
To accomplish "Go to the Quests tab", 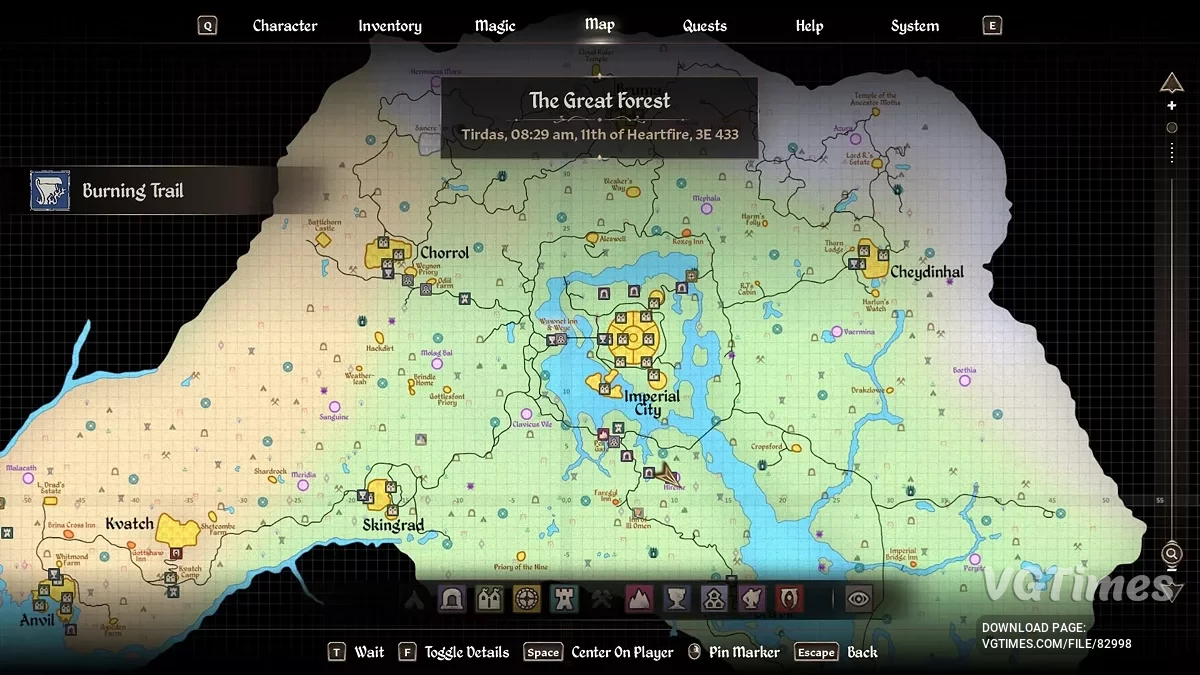I will (x=705, y=26).
